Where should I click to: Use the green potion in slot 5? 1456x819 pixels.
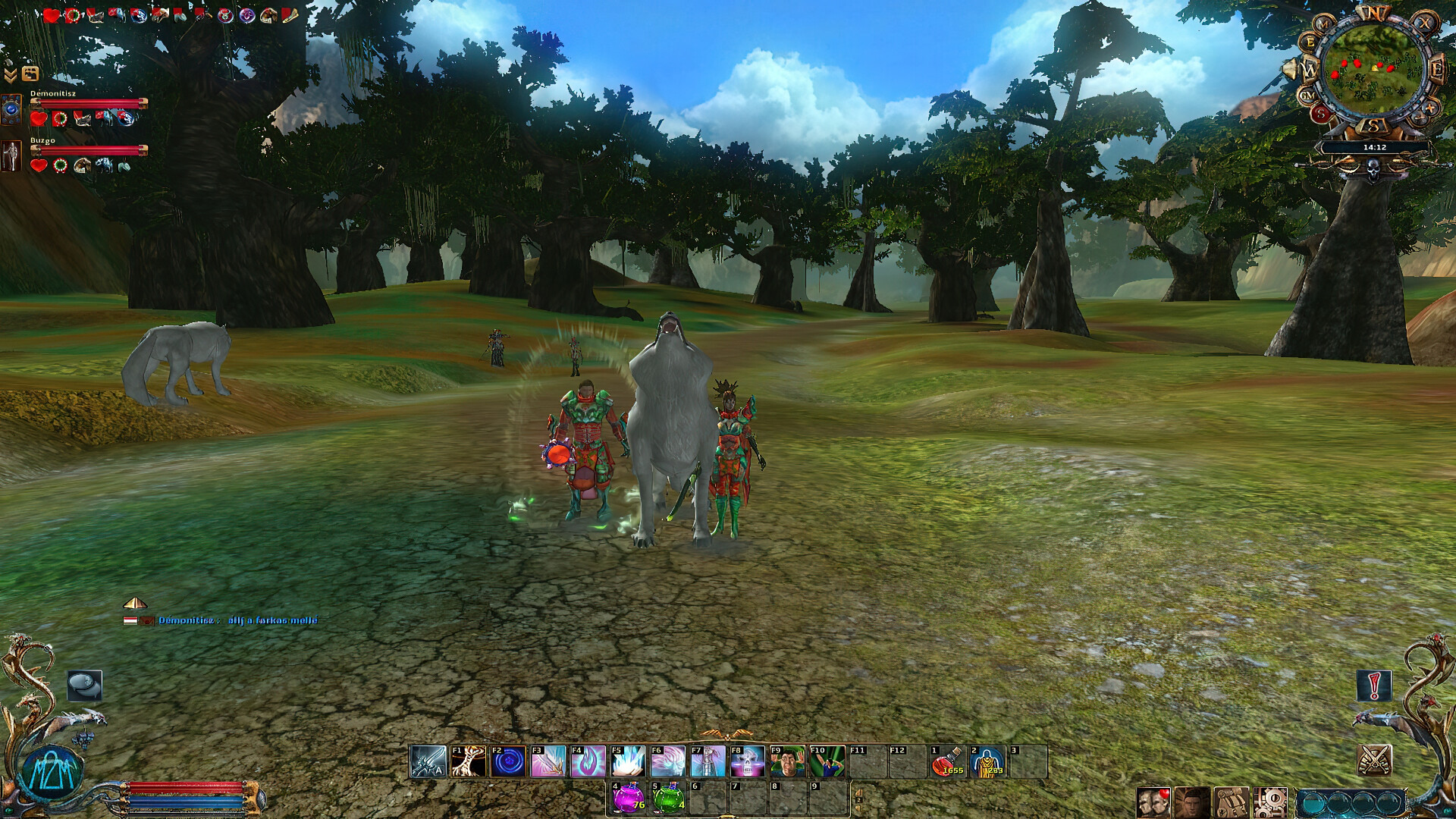670,794
